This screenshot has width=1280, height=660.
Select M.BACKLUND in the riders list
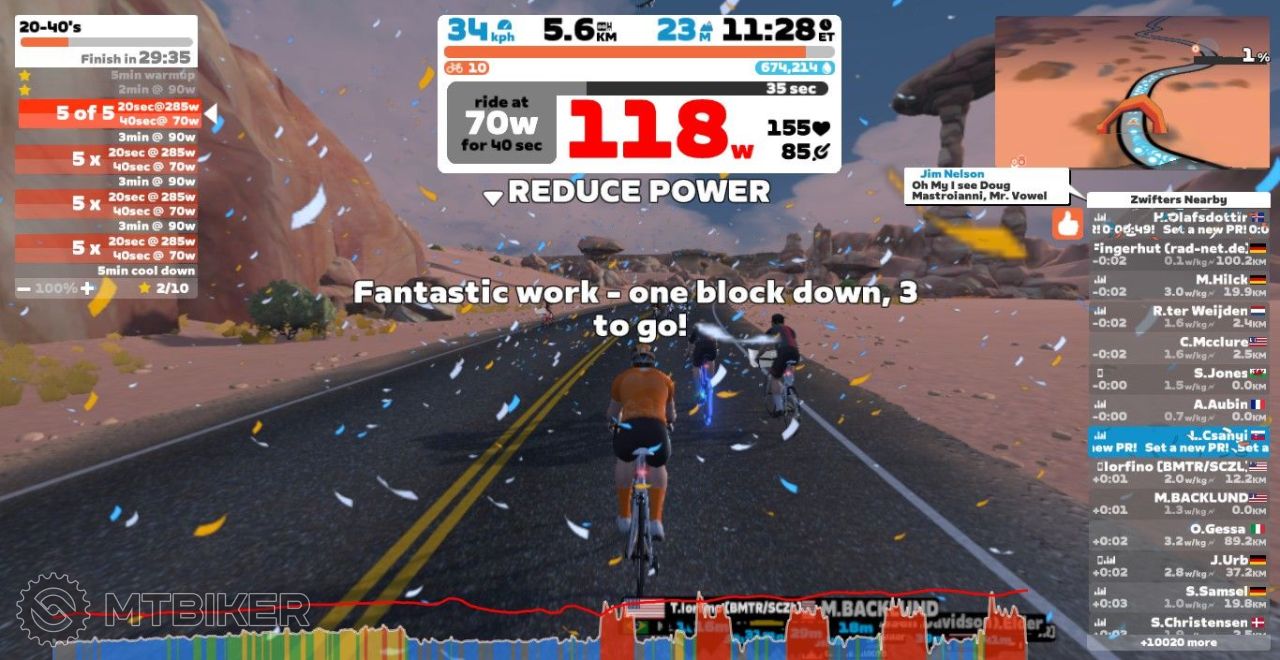pos(1178,503)
